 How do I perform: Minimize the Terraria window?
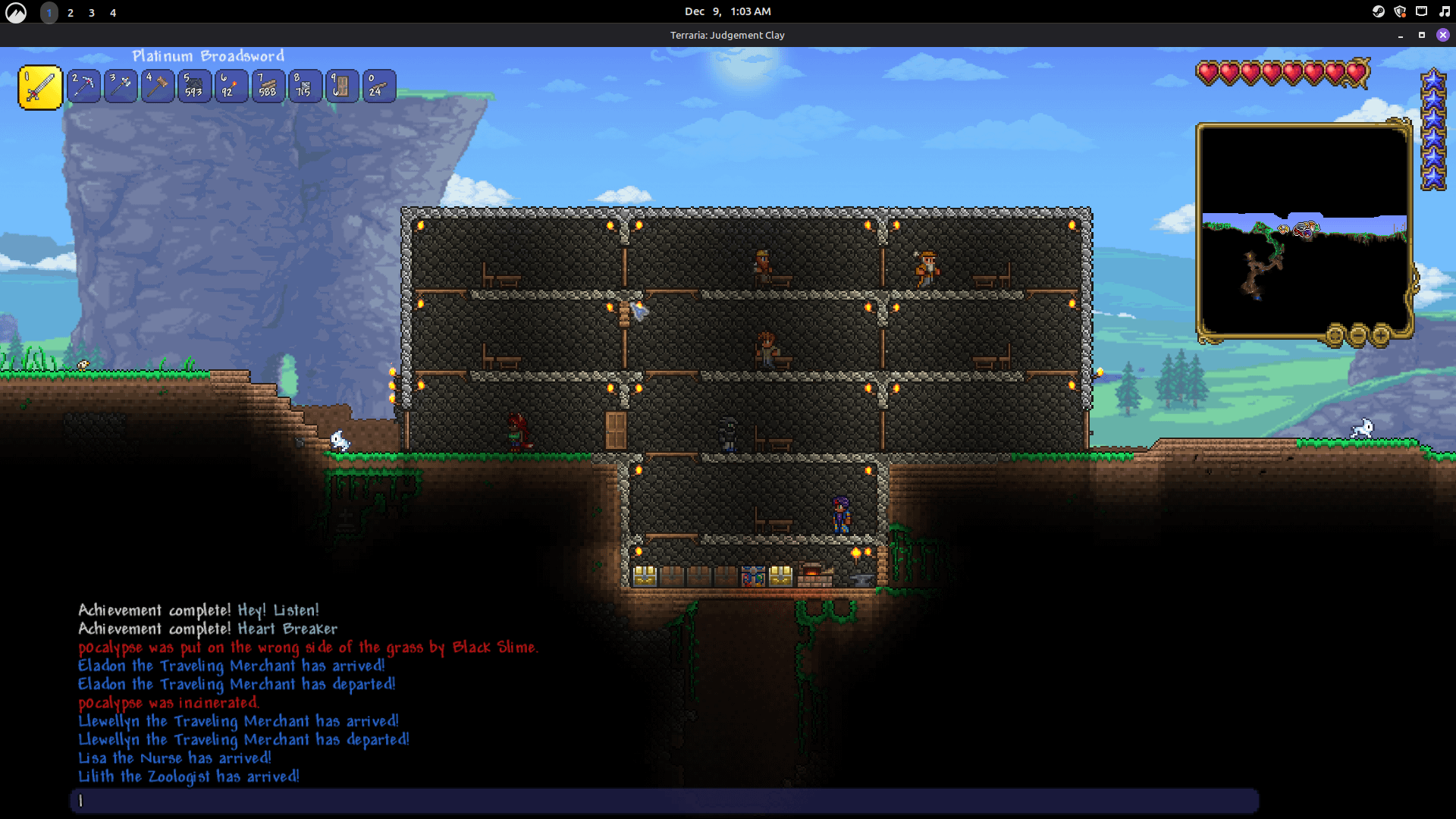tap(1401, 35)
